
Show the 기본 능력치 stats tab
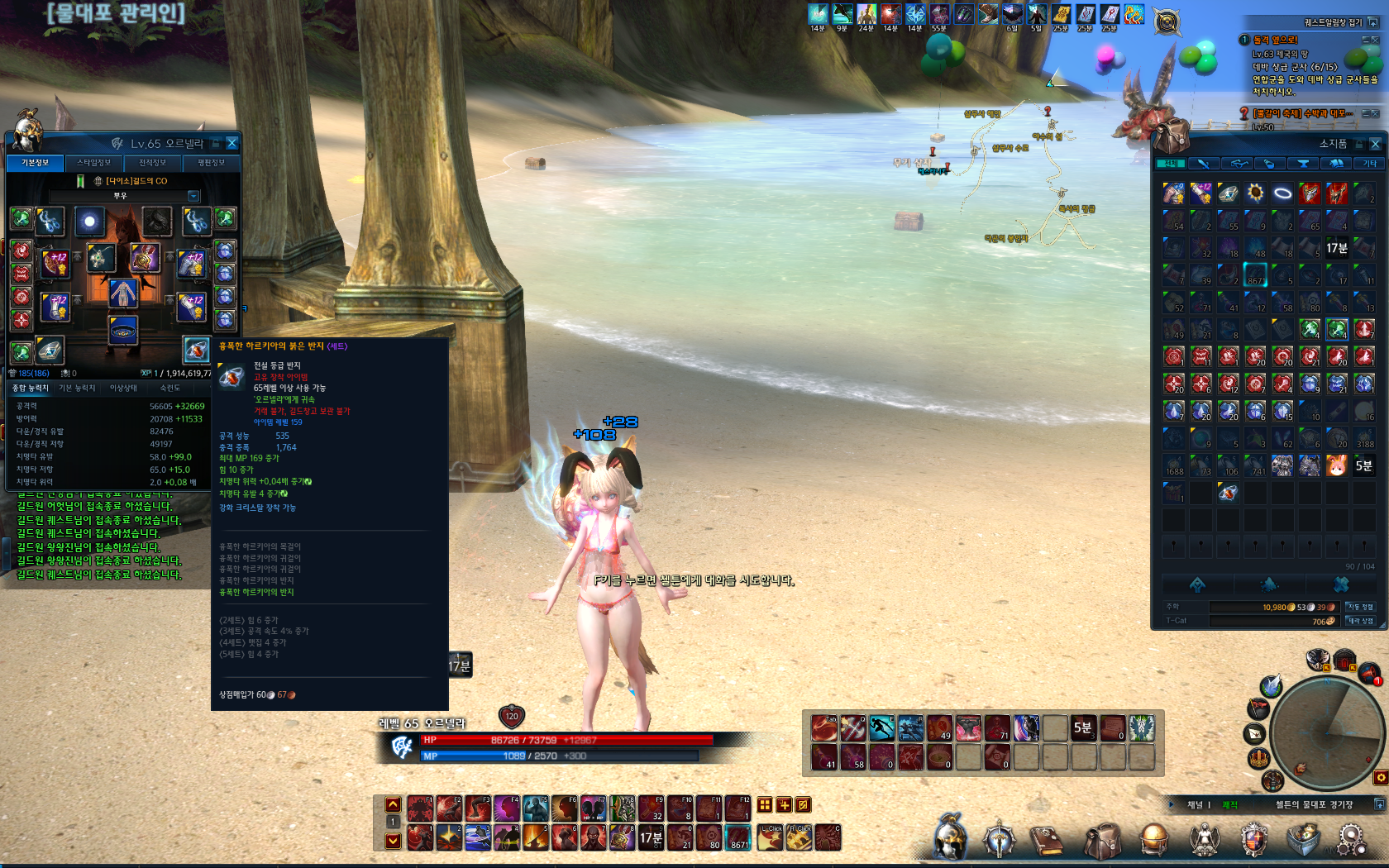click(77, 388)
